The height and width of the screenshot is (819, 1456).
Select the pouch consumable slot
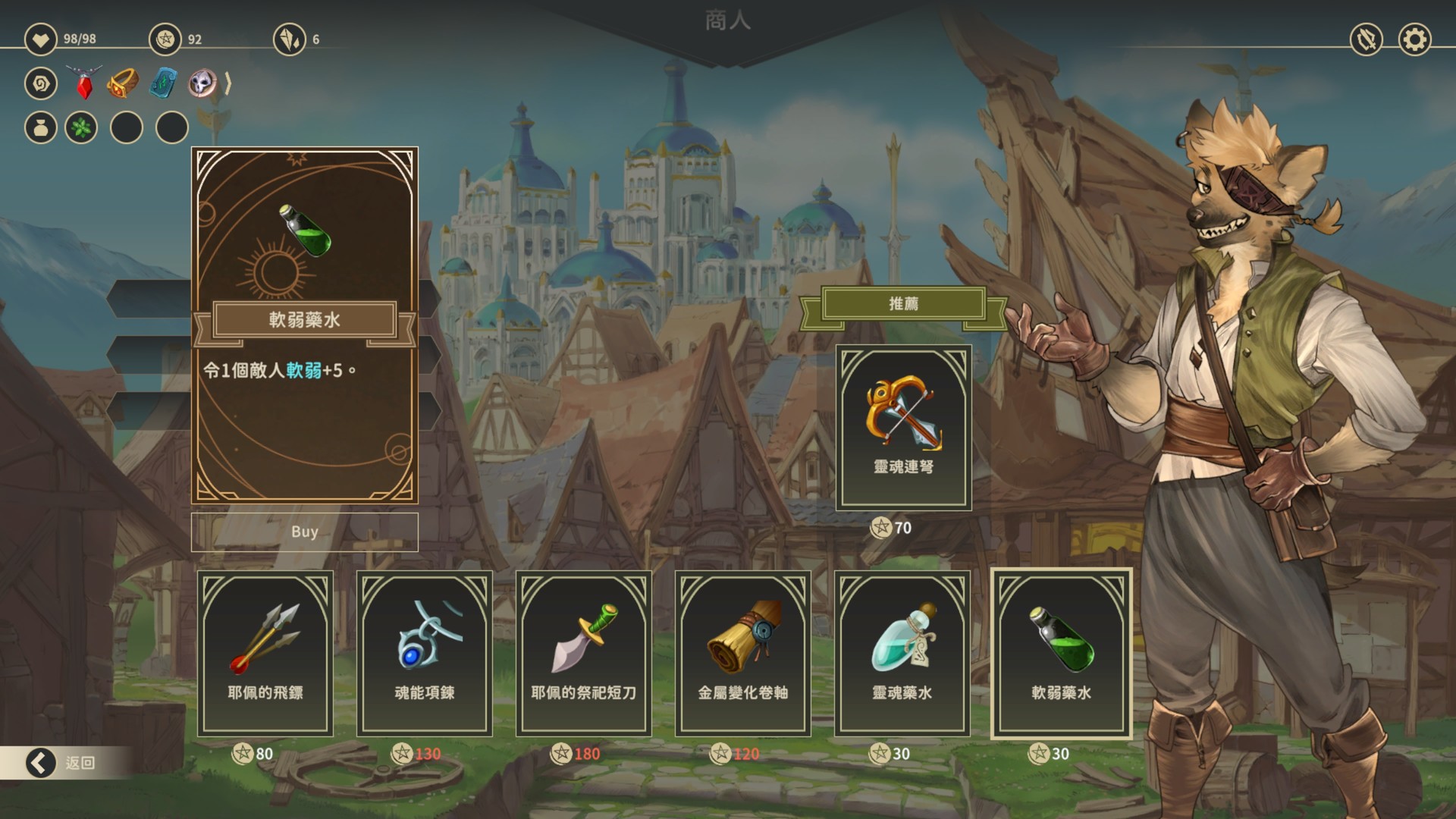[41, 127]
